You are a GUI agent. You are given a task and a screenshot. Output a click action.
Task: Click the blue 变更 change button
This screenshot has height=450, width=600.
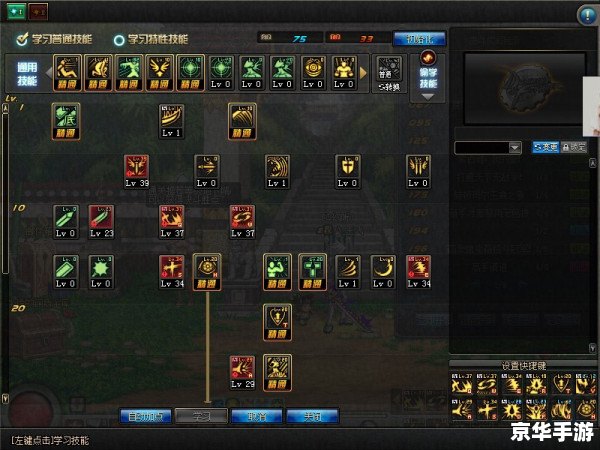pos(545,148)
